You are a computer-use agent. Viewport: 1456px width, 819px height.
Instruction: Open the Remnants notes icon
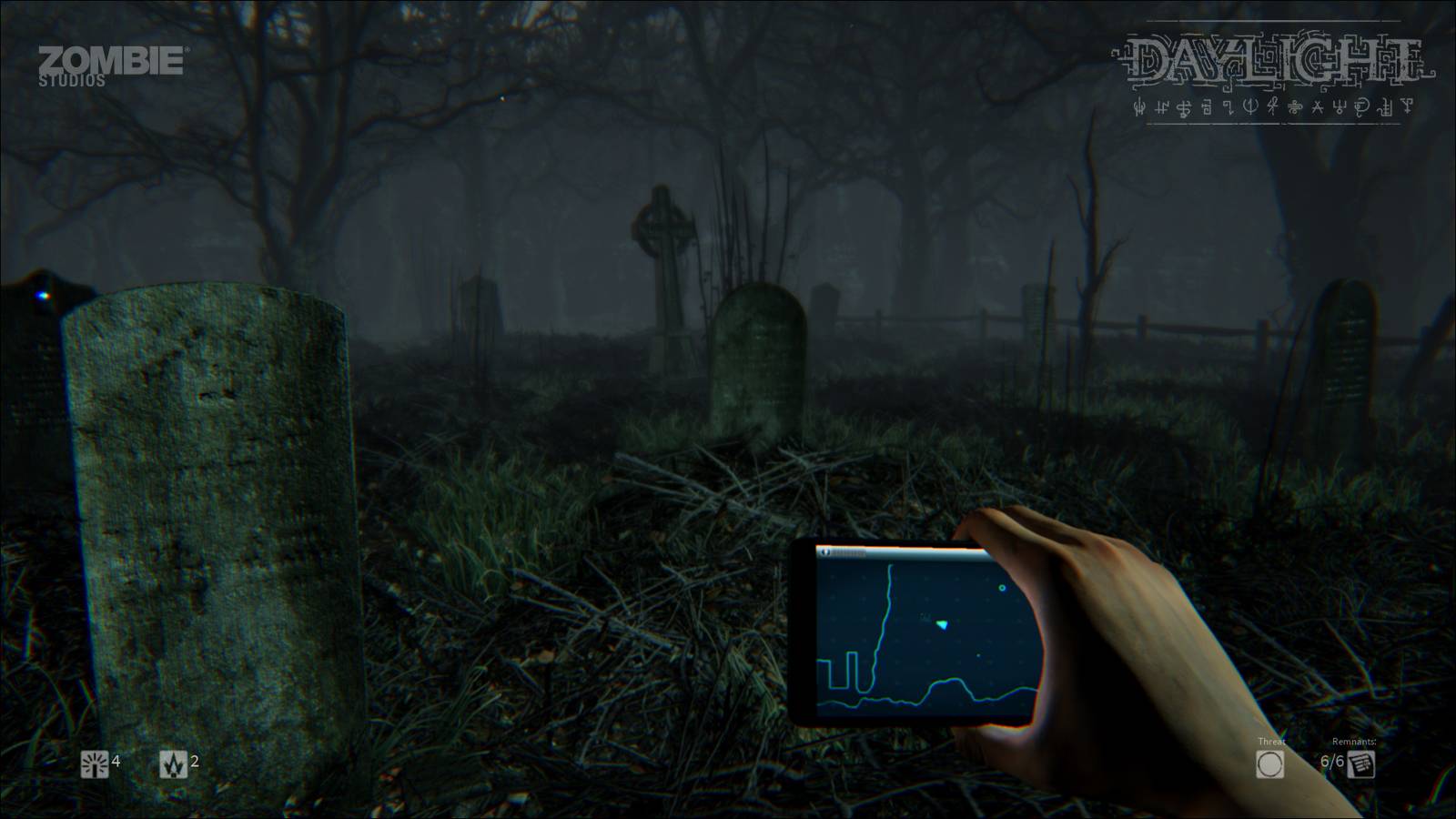click(1361, 764)
